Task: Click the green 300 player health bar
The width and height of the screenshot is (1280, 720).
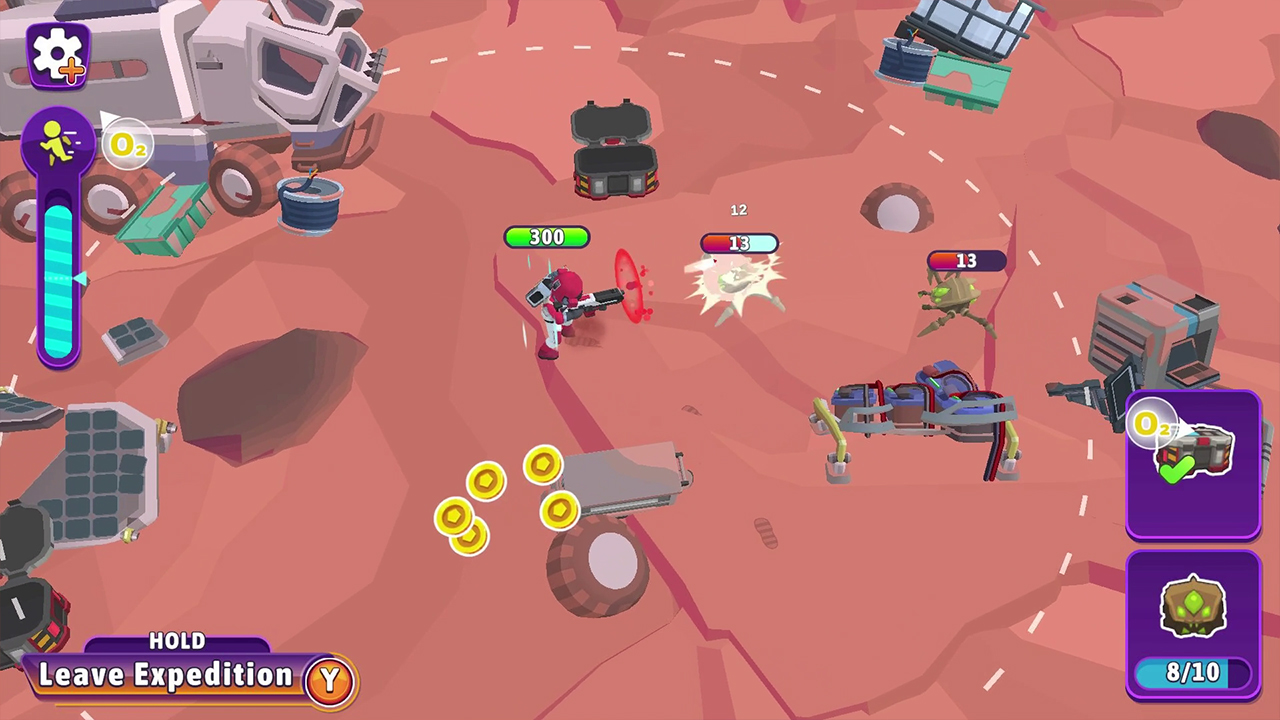Action: point(546,237)
